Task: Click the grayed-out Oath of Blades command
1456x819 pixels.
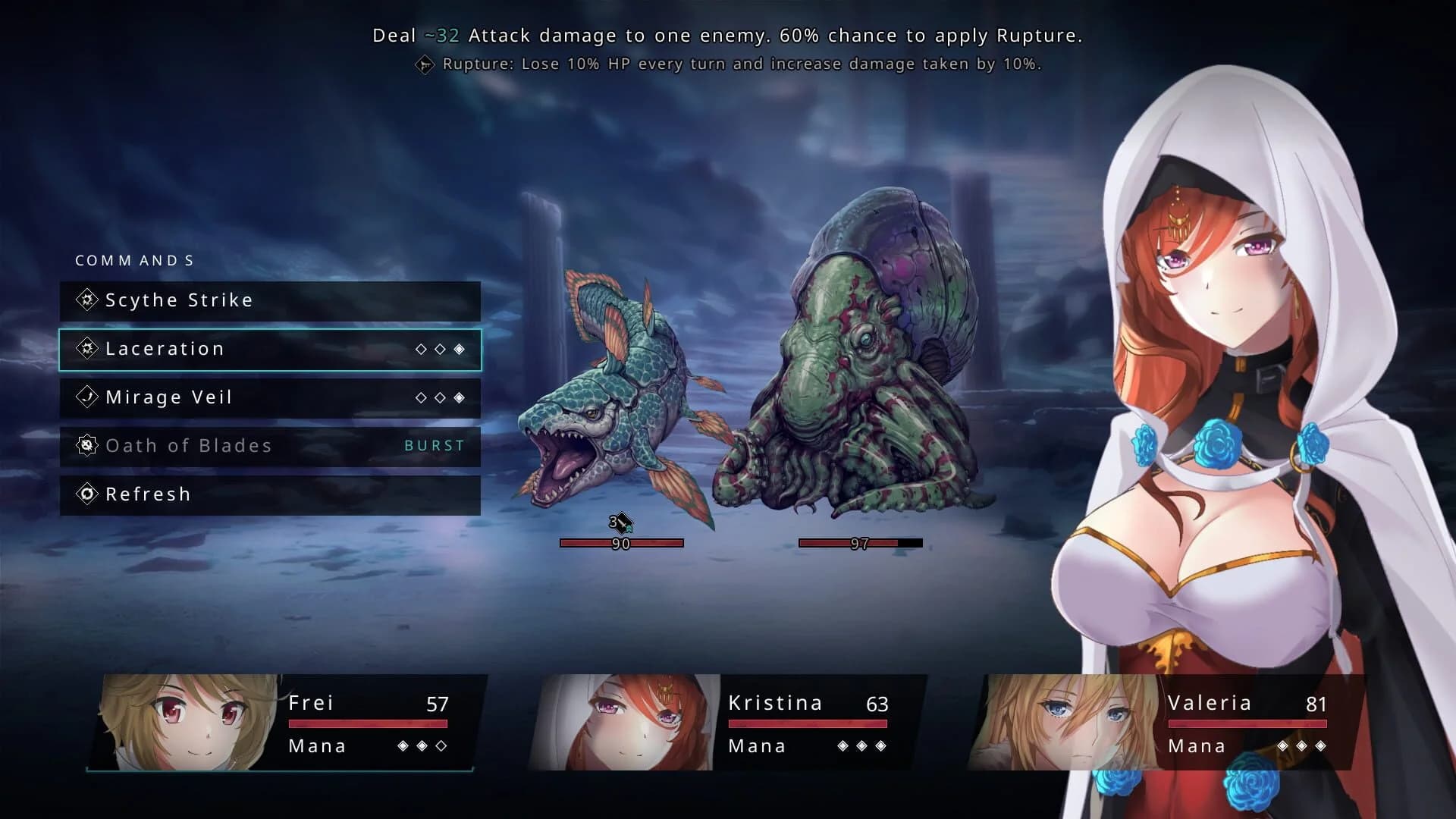Action: pyautogui.click(x=188, y=445)
